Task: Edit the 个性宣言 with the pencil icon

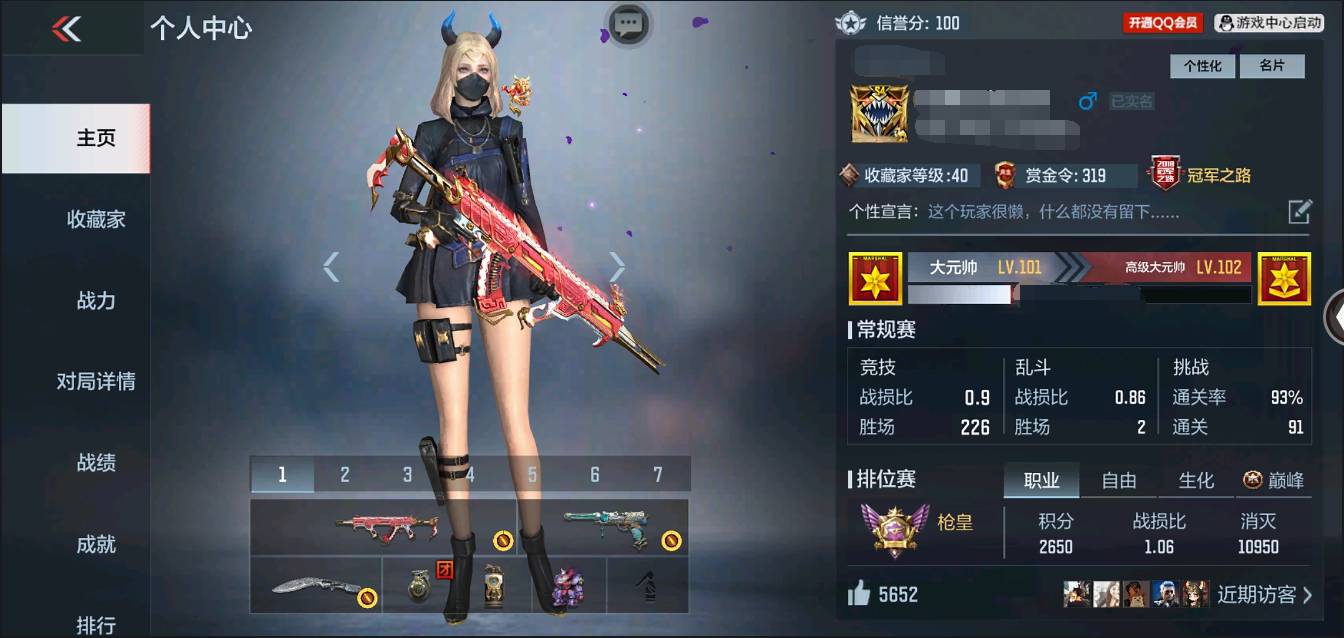Action: (1299, 211)
